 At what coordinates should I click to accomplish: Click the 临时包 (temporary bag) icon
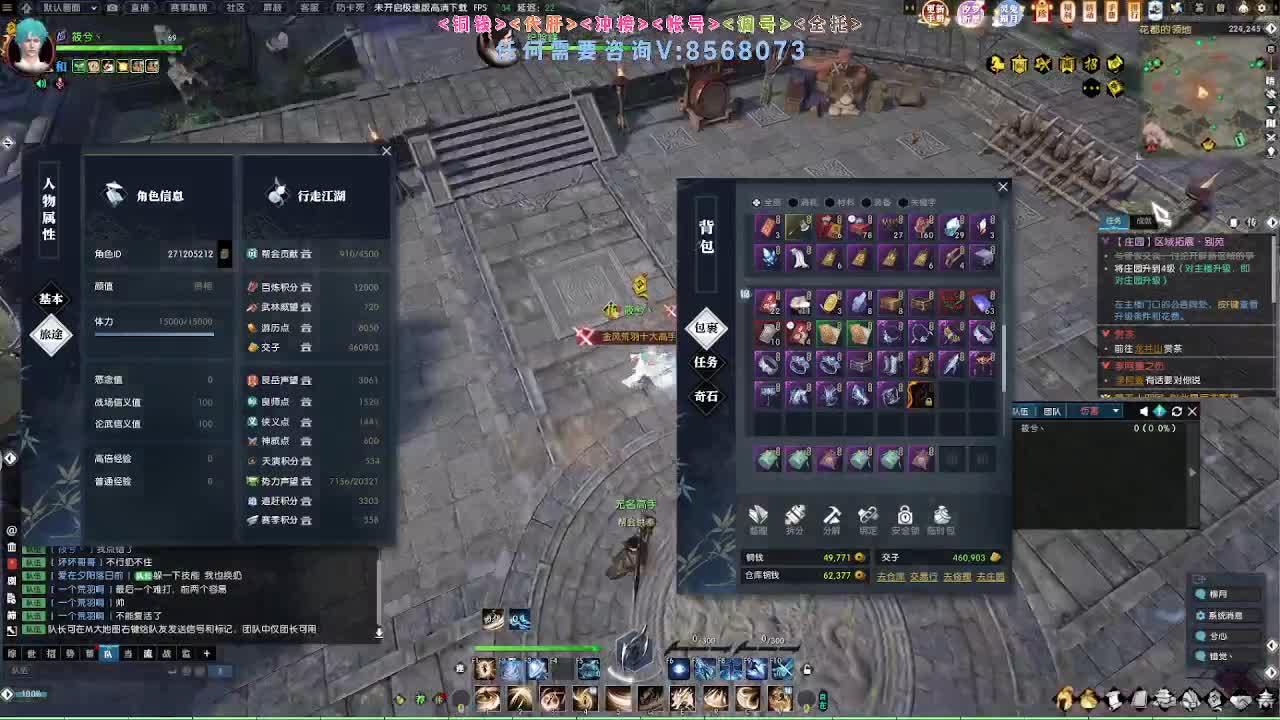(941, 514)
